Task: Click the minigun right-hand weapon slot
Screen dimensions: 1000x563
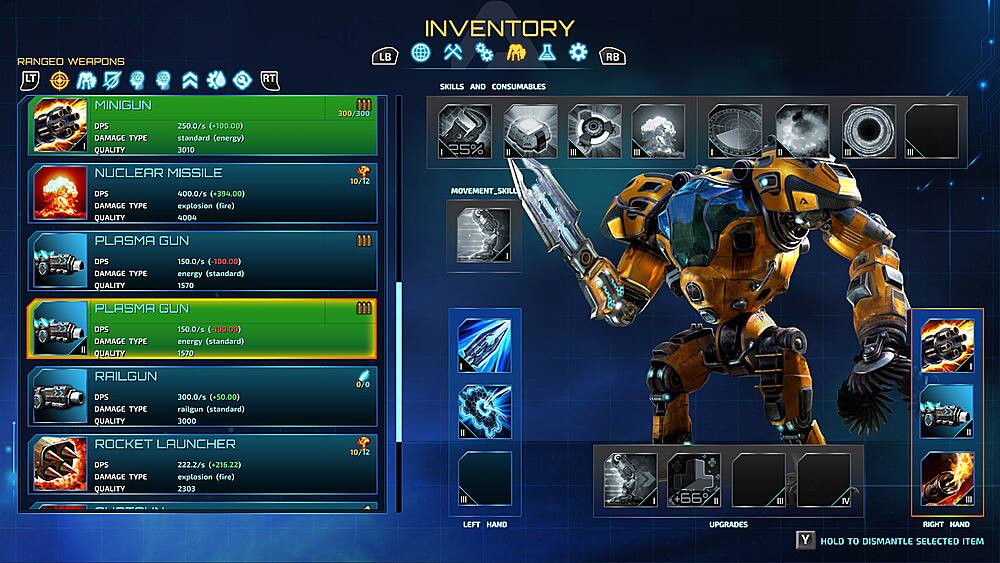Action: [947, 345]
